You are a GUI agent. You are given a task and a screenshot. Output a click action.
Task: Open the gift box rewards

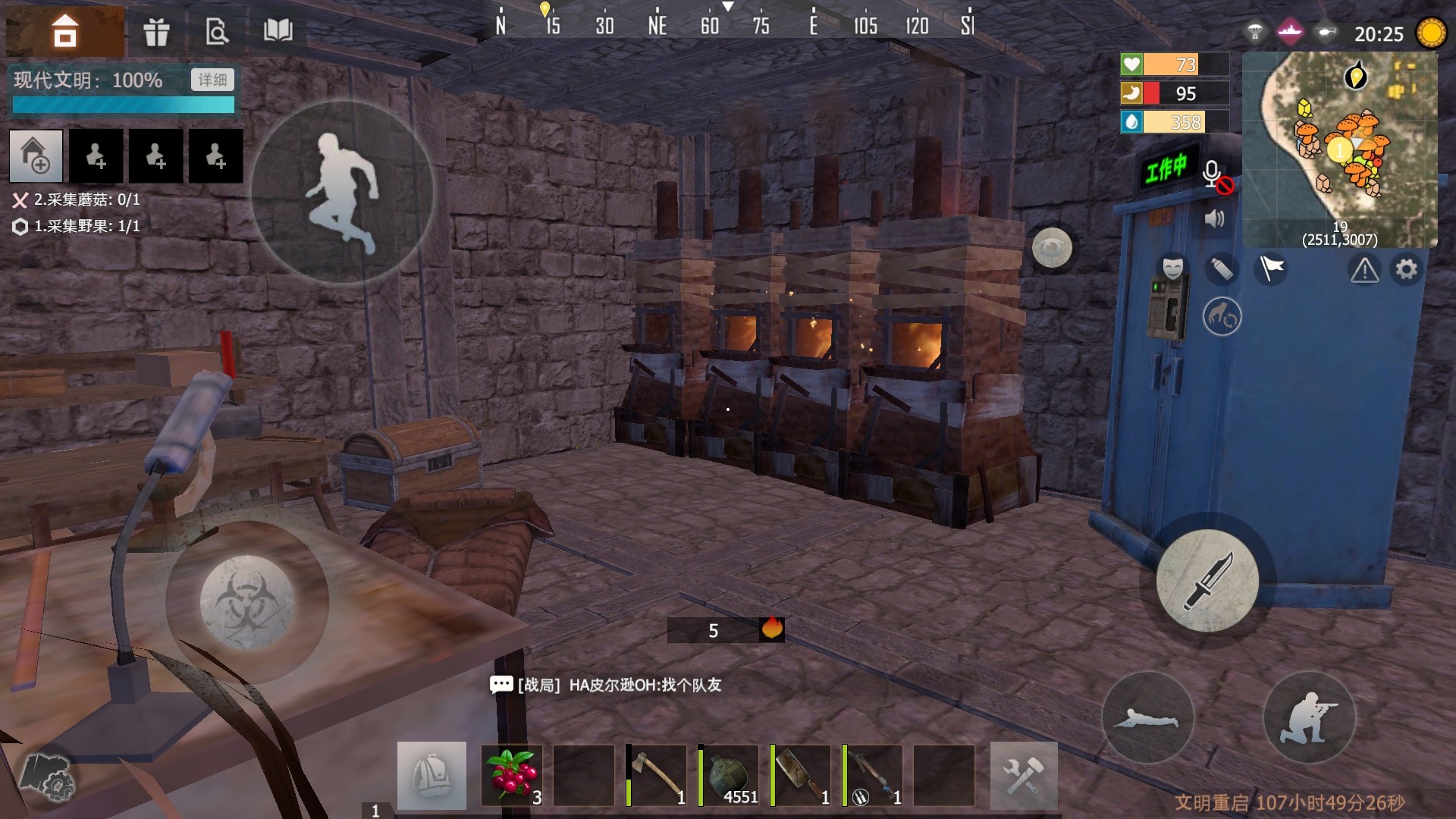pyautogui.click(x=156, y=32)
